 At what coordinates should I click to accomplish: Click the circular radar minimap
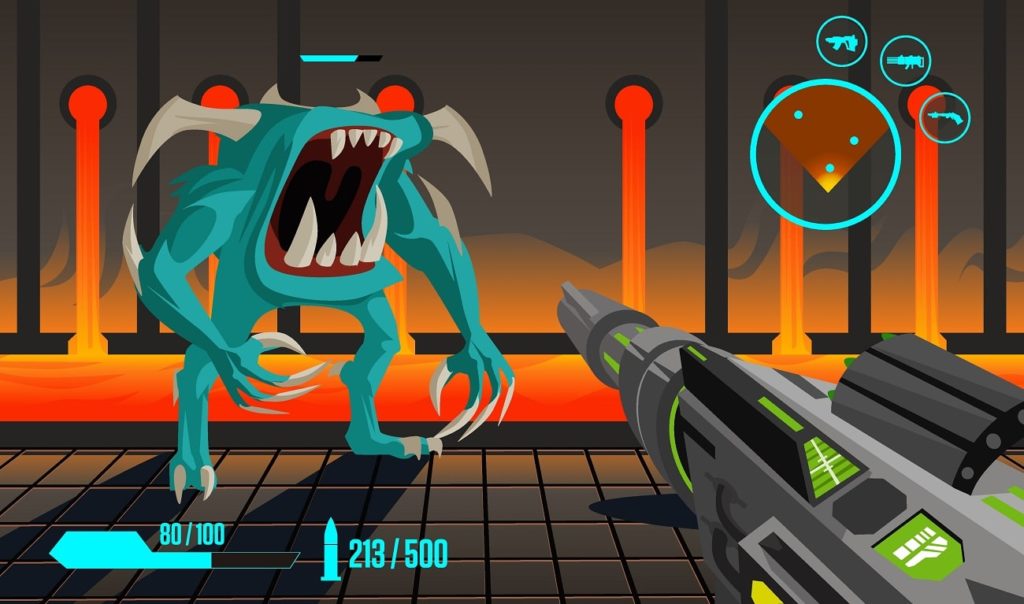[825, 152]
